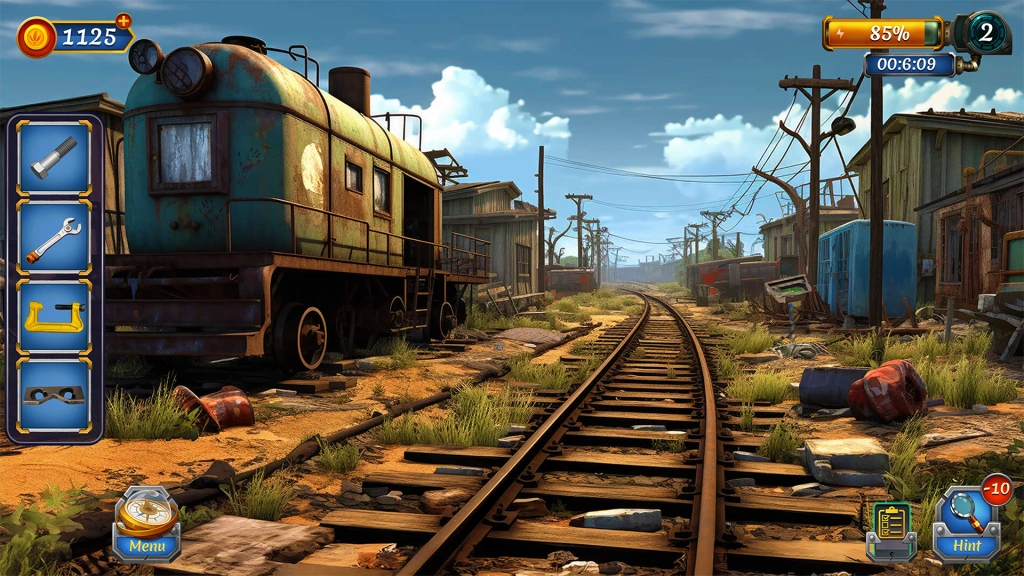This screenshot has height=576, width=1024.
Task: Add coins with the plus button
Action: 123,20
